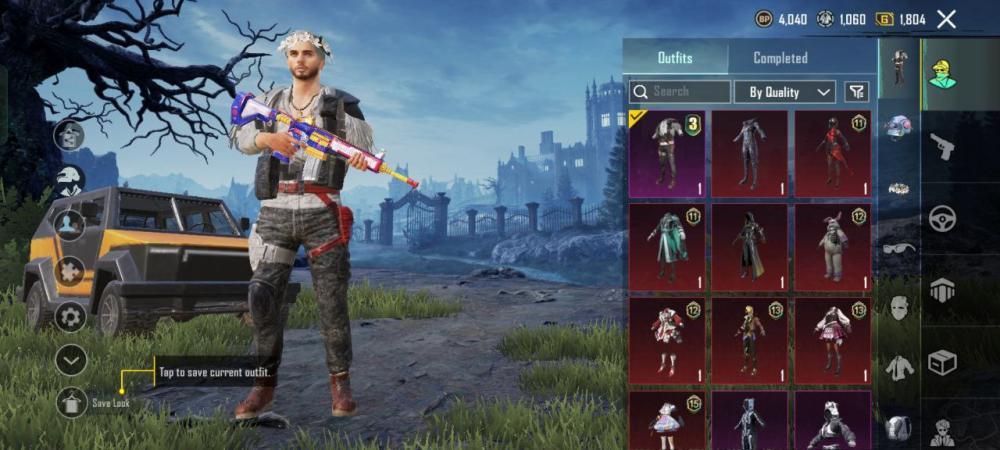Show the glasses subcategory
The image size is (1000, 450).
898,247
